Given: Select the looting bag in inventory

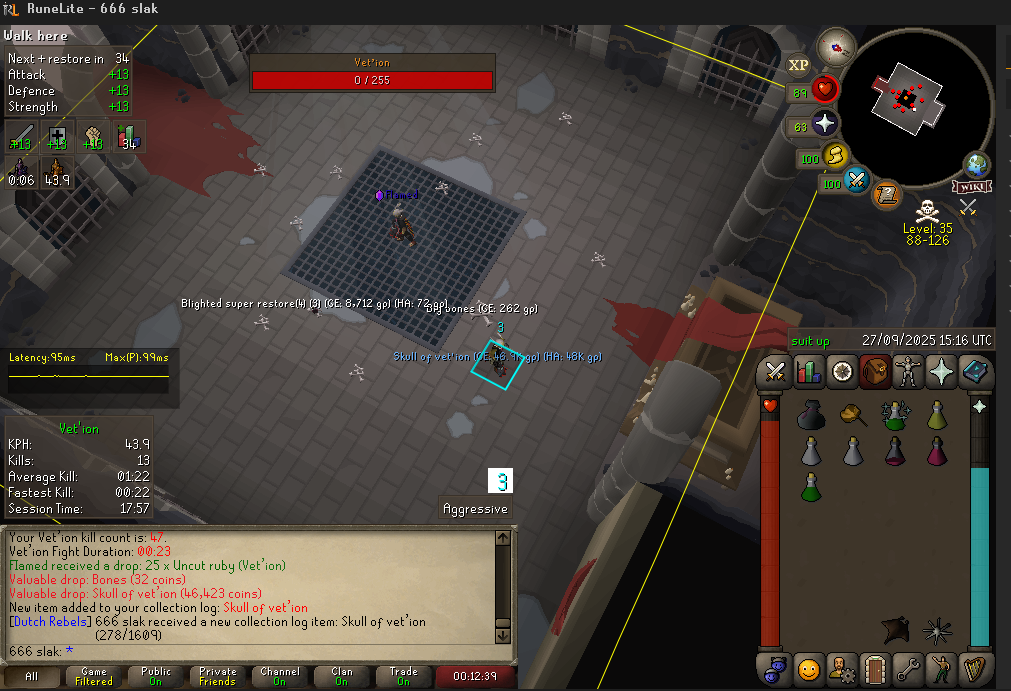Looking at the screenshot, I should tap(811, 416).
